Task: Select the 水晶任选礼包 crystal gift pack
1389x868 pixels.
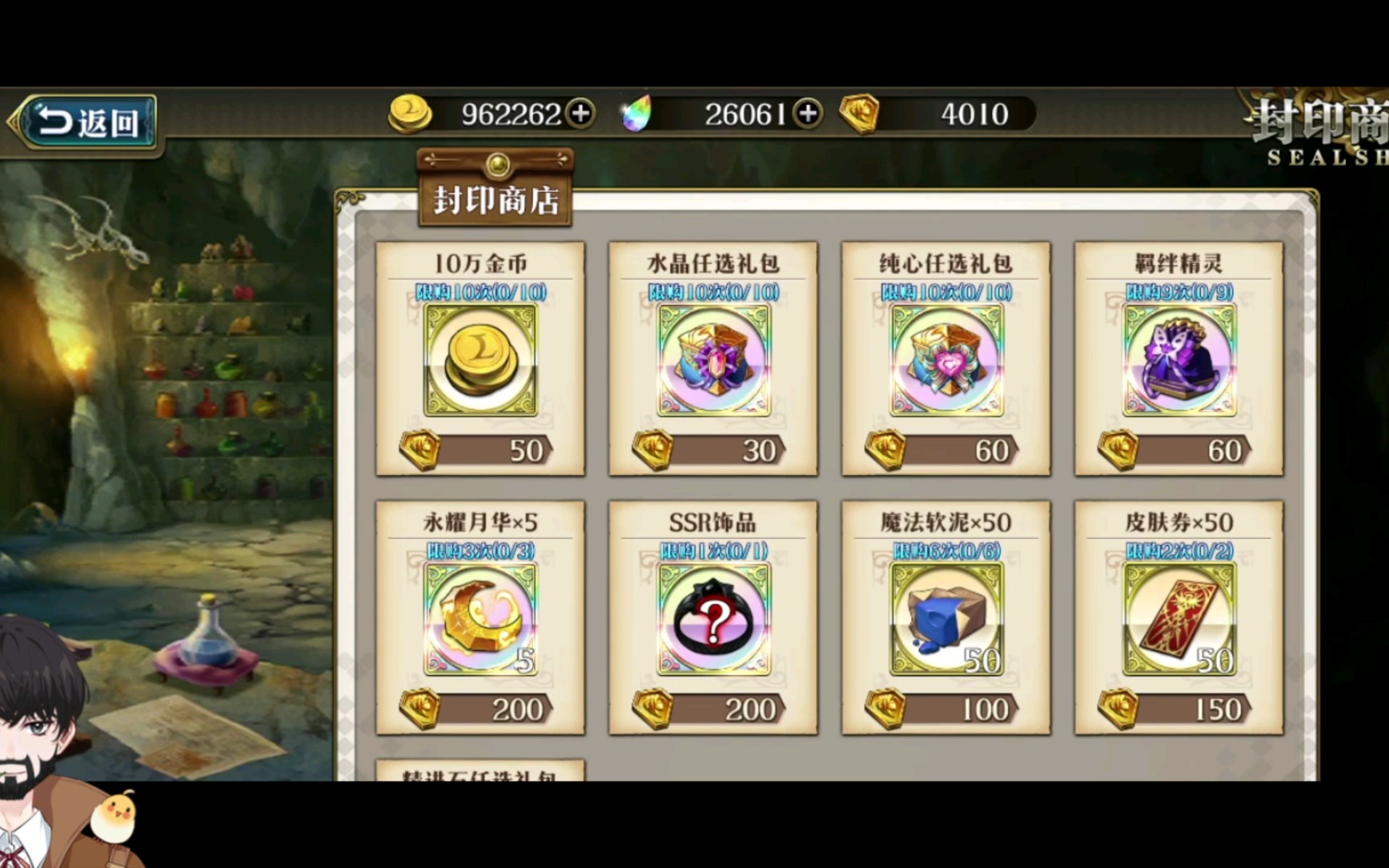Action: pyautogui.click(x=713, y=359)
